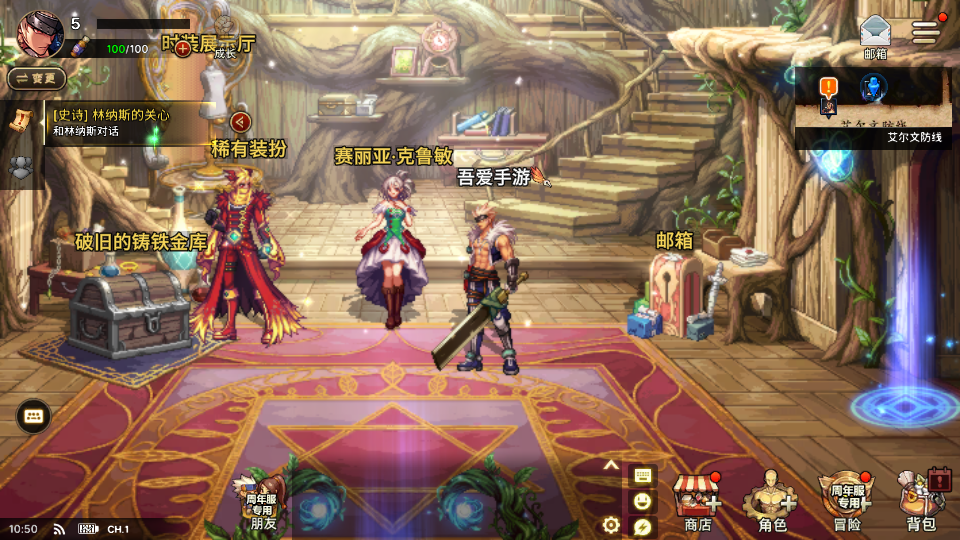960x540 pixels.
Task: Open the player portrait profile
Action: pos(40,33)
